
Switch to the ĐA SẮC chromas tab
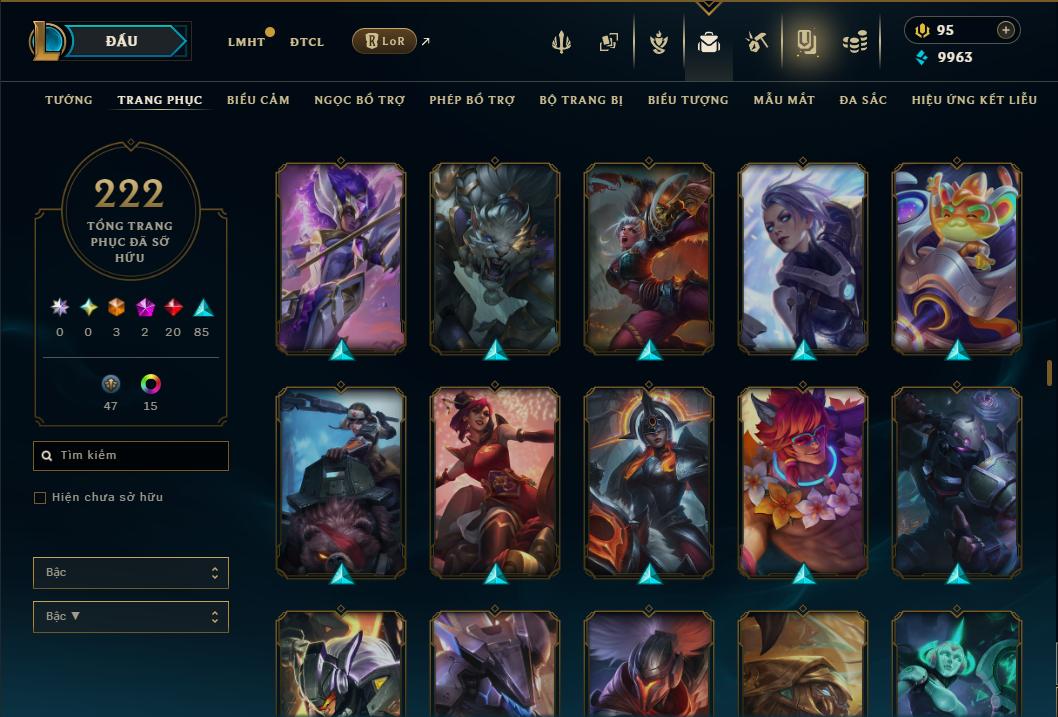point(863,100)
